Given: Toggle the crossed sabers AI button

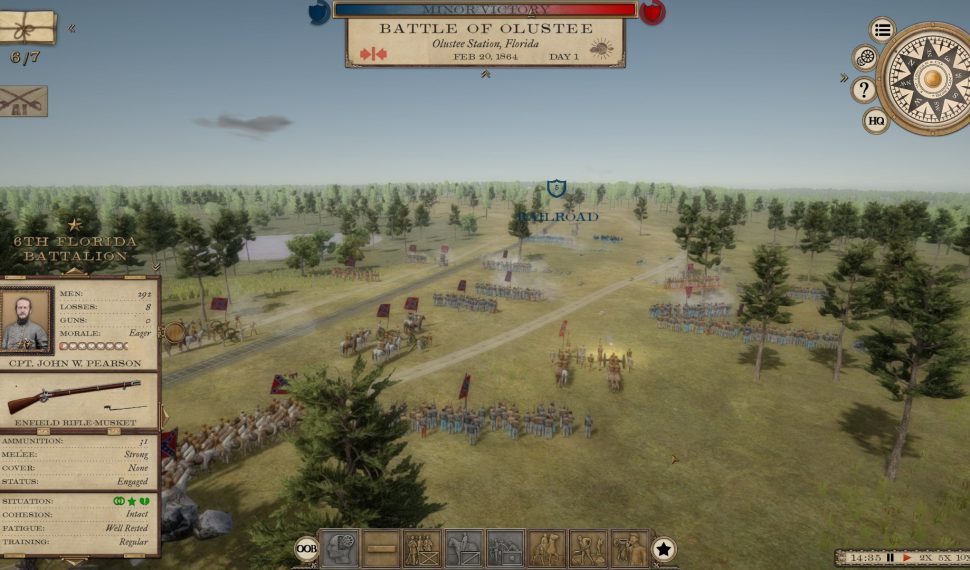Looking at the screenshot, I should tap(22, 101).
